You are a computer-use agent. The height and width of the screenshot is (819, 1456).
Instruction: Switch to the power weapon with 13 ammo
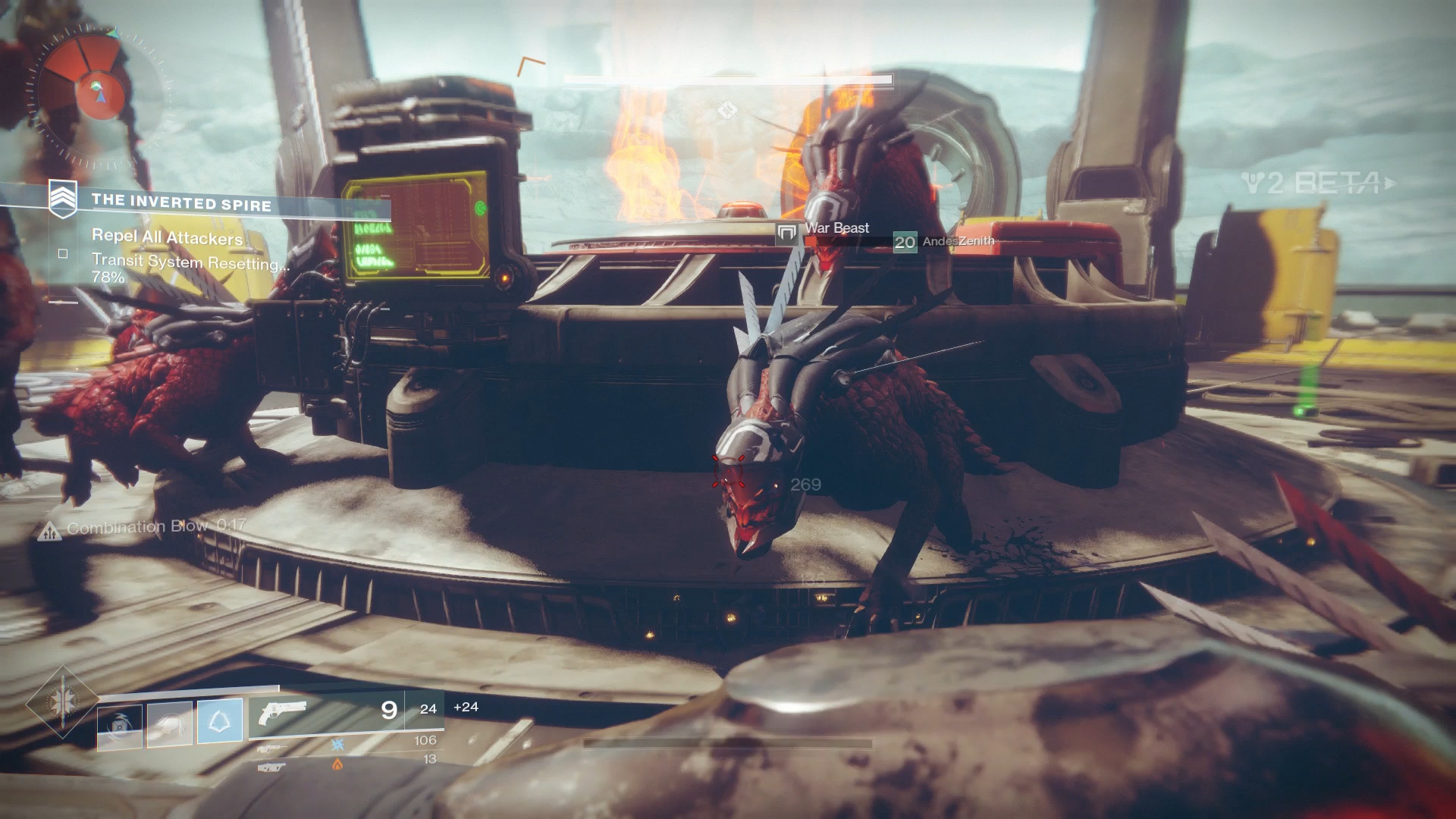tap(271, 767)
